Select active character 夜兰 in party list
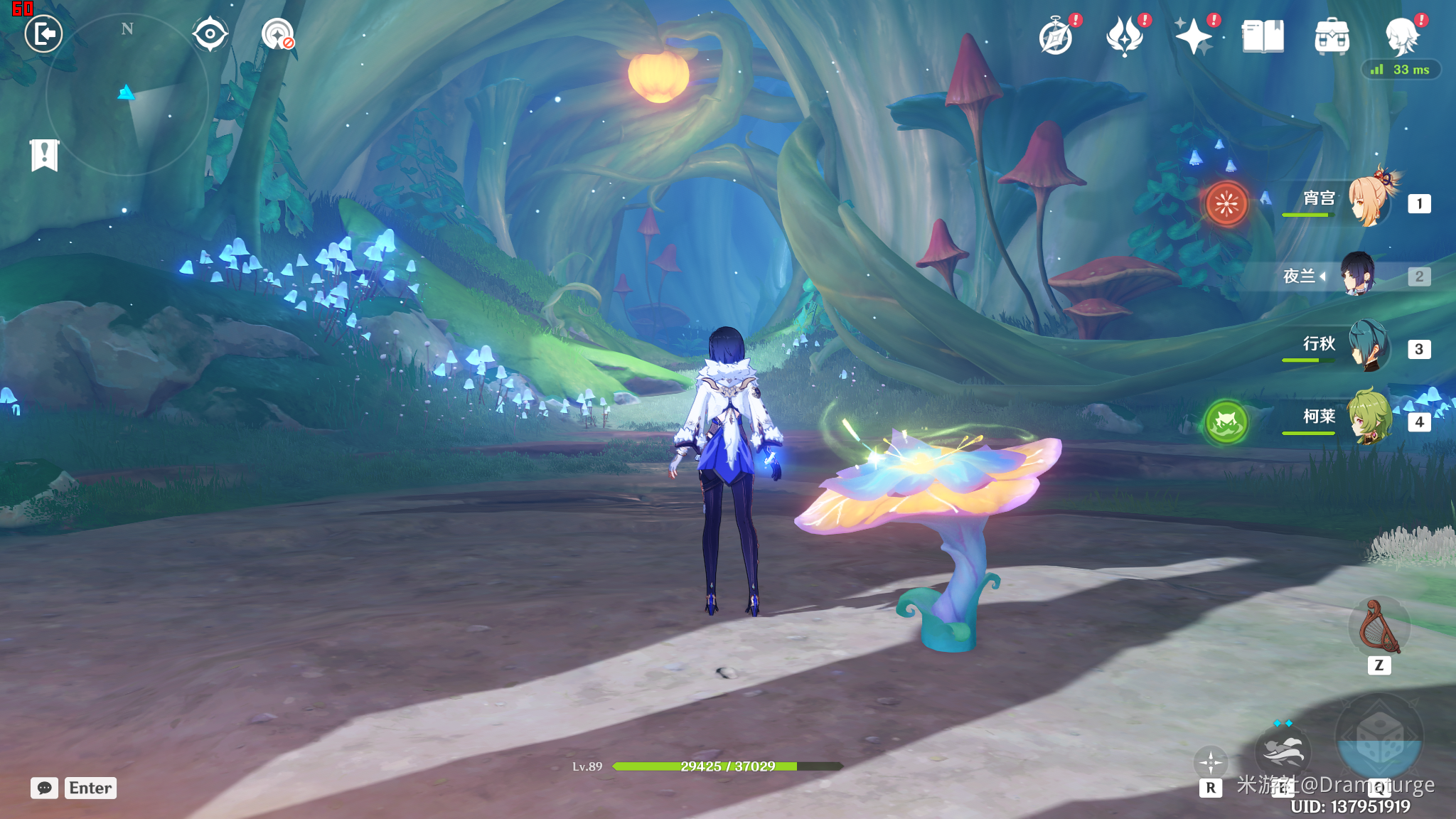 [1358, 275]
